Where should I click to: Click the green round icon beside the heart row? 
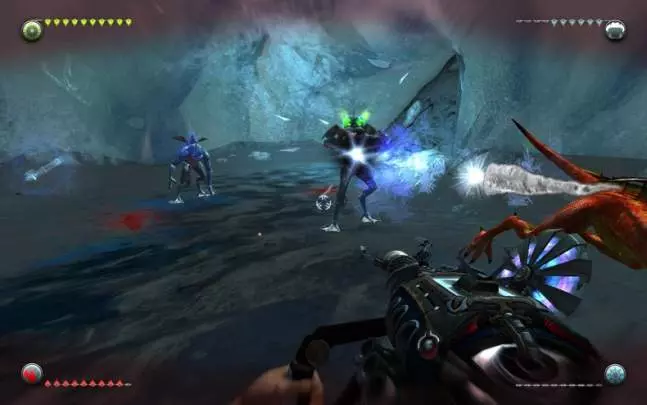[x=32, y=30]
